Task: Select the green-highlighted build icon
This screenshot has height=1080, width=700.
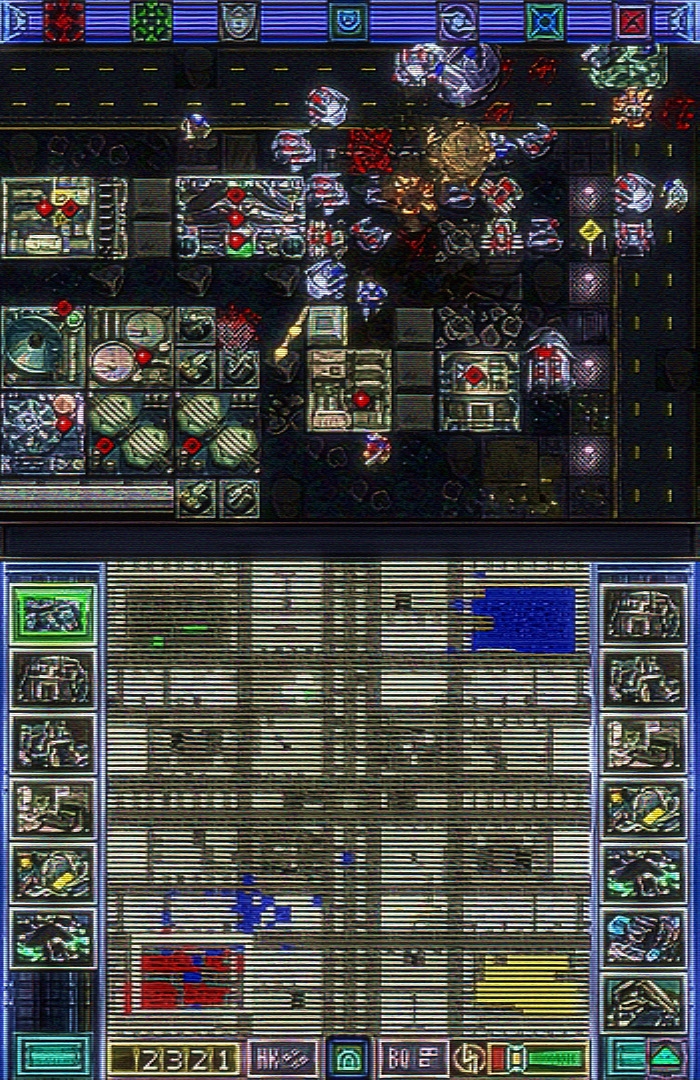Action: (53, 613)
